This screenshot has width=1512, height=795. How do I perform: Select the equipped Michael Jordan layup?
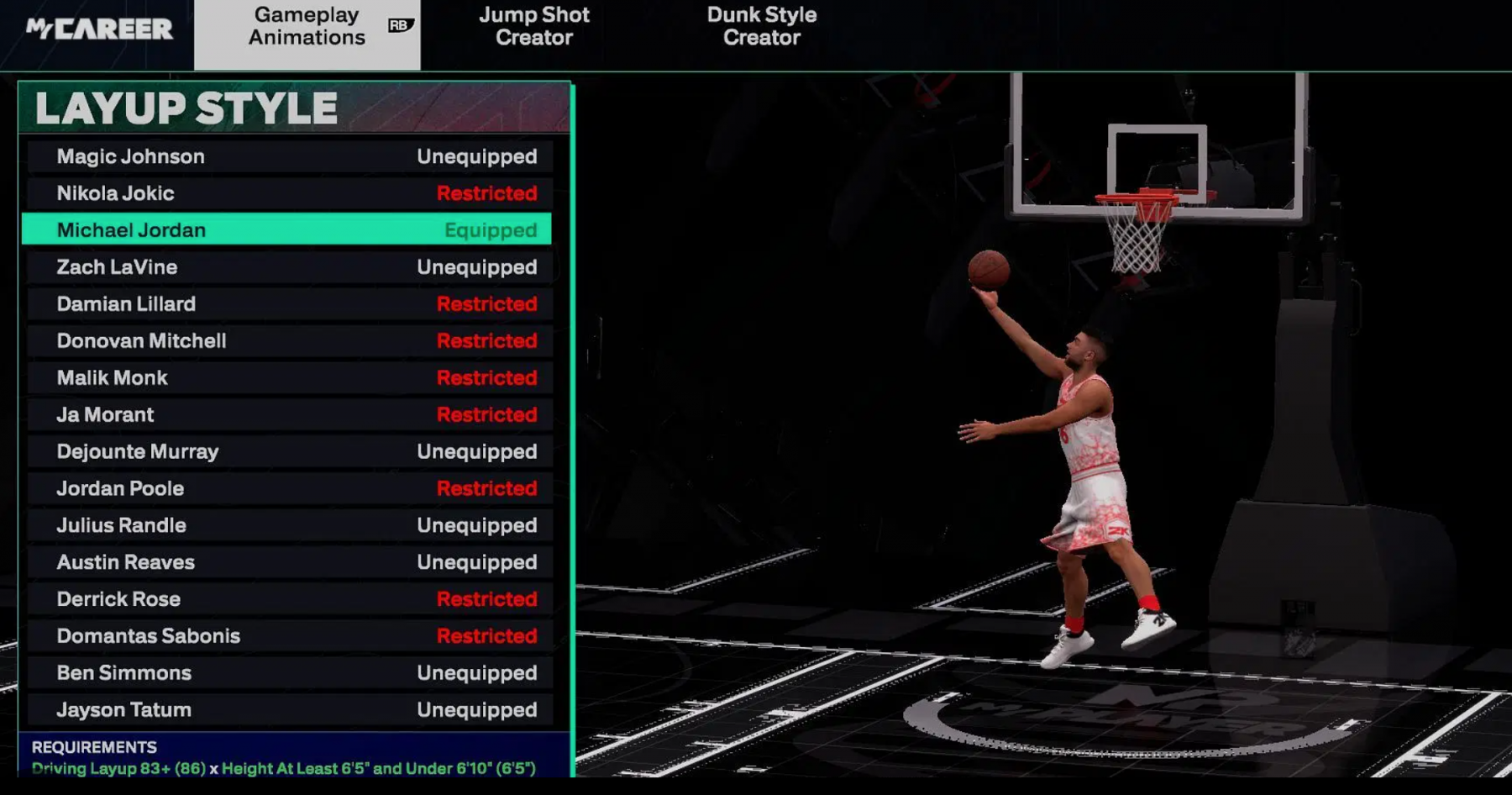click(x=289, y=230)
